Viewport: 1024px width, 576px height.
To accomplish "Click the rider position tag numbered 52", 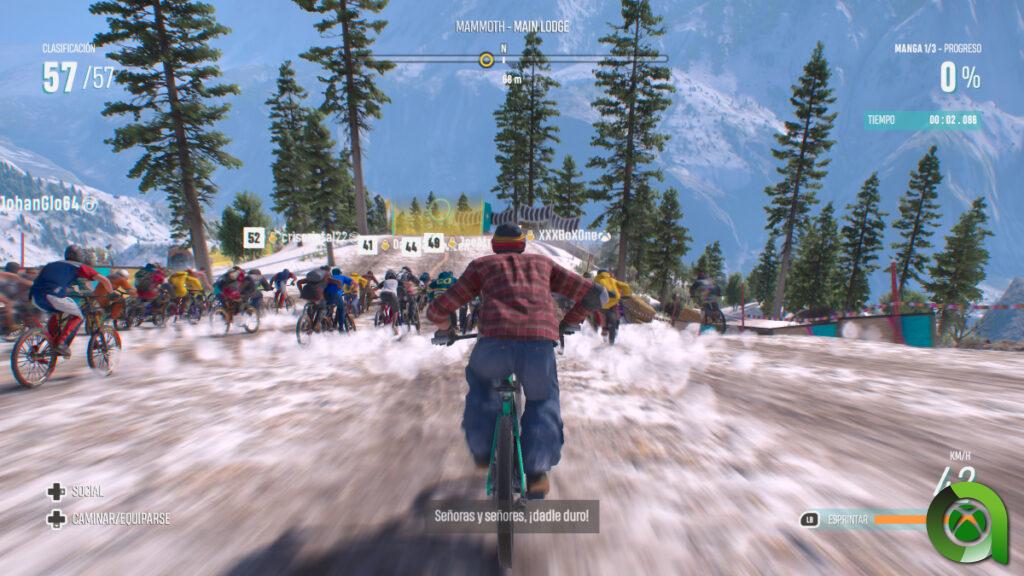I will tap(254, 237).
